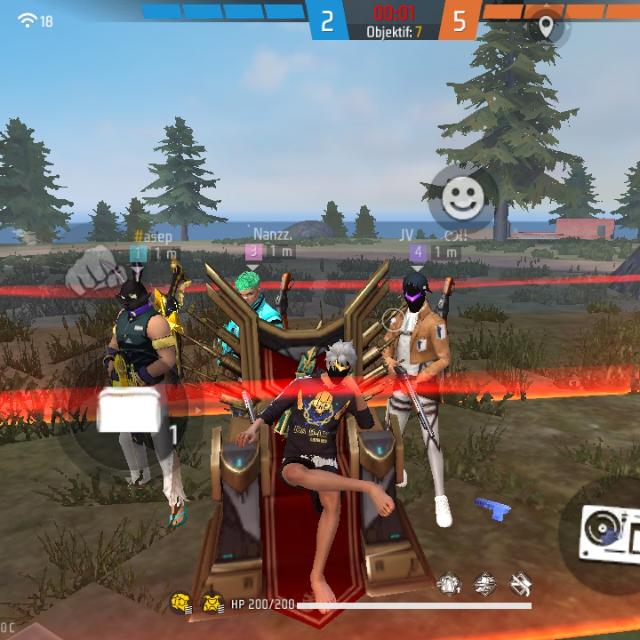Tap the yellow vest armor icon
Viewport: 640px width, 640px height.
pyautogui.click(x=212, y=603)
